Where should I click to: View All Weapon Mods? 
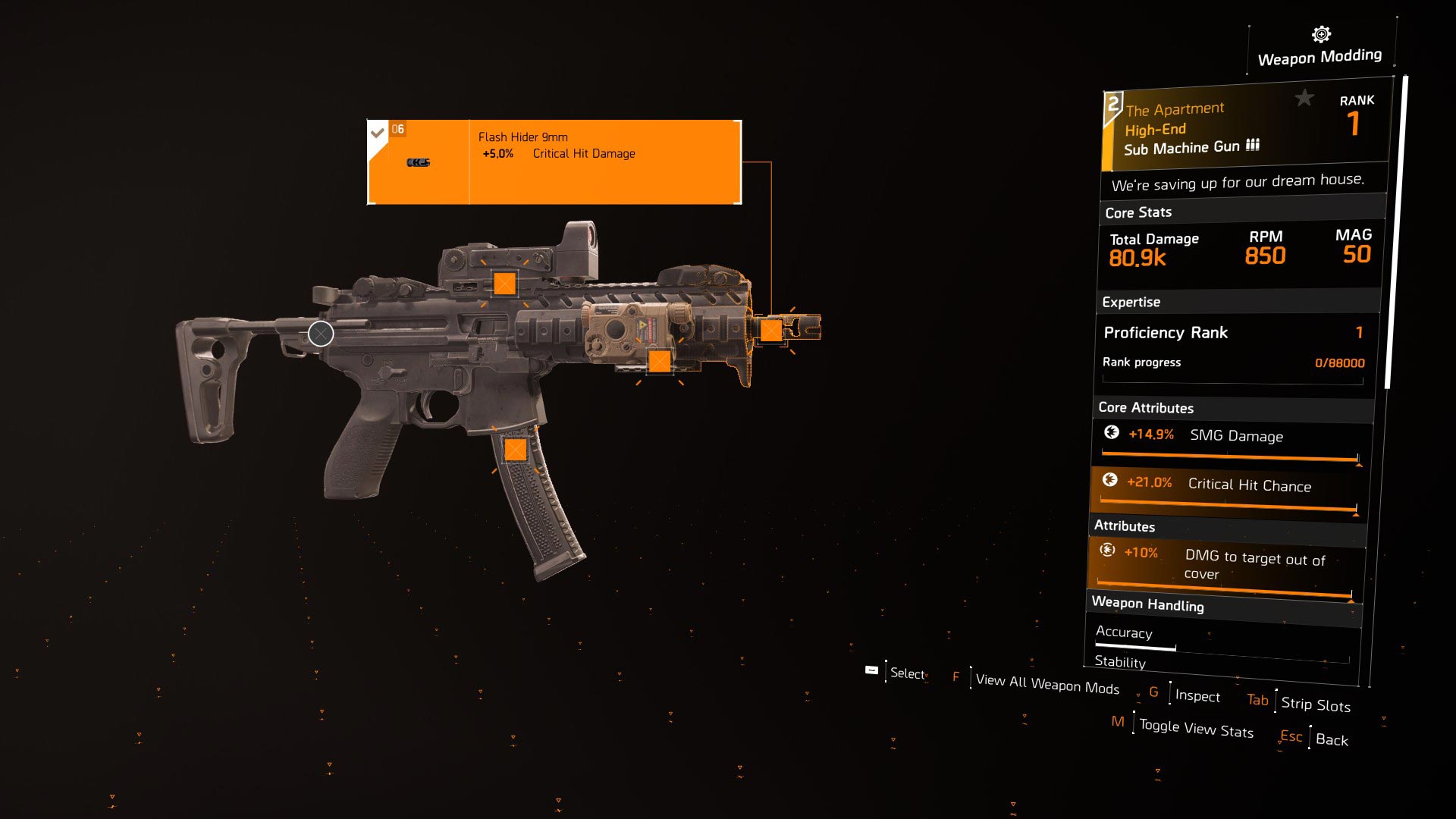tap(1046, 684)
